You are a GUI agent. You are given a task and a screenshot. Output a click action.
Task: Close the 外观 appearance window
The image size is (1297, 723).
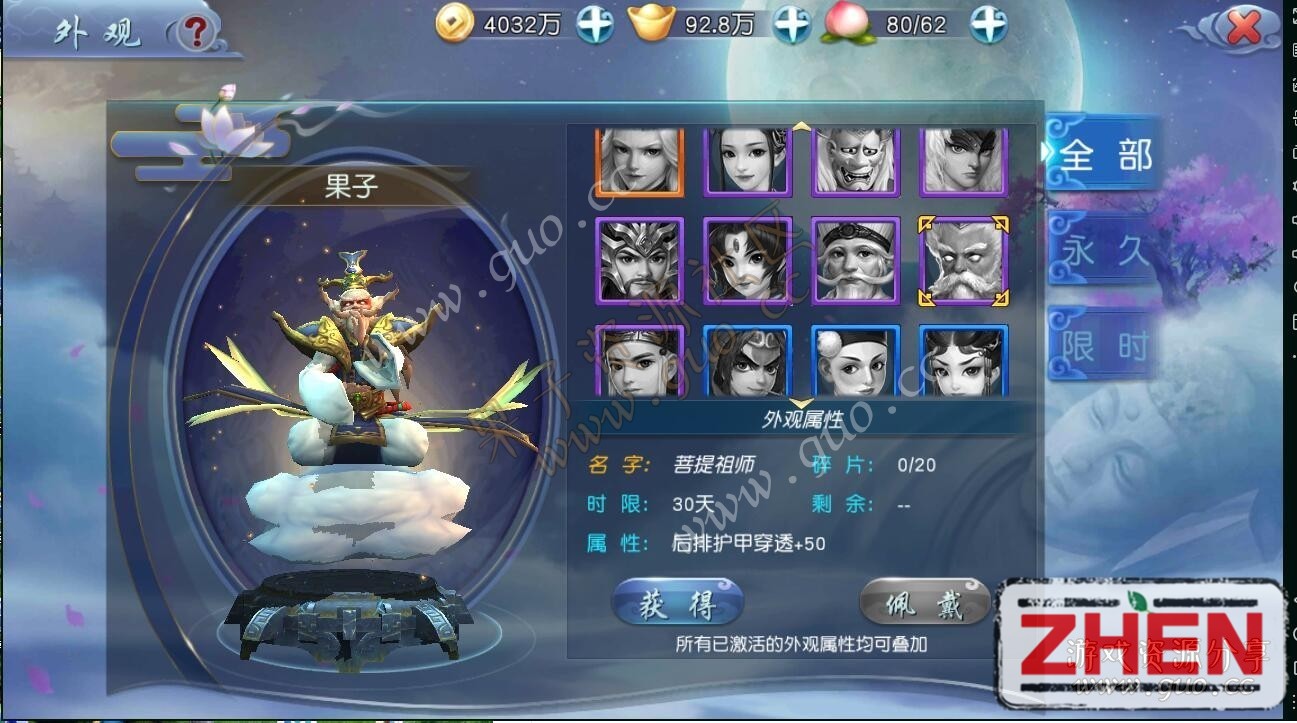1243,28
